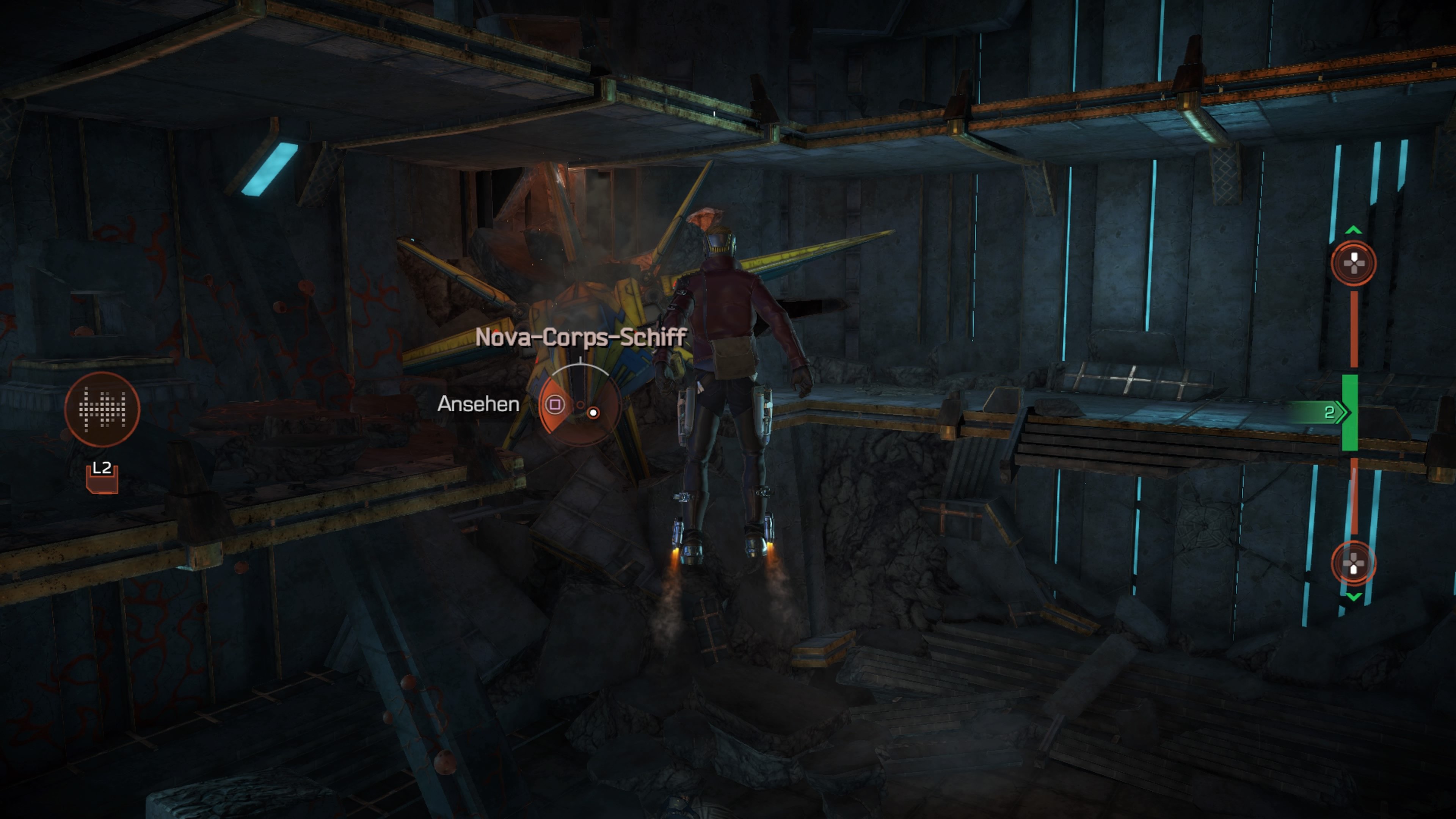Screen dimensions: 1456x819
Task: Activate the time scanner circle icon
Action: pyautogui.click(x=102, y=409)
